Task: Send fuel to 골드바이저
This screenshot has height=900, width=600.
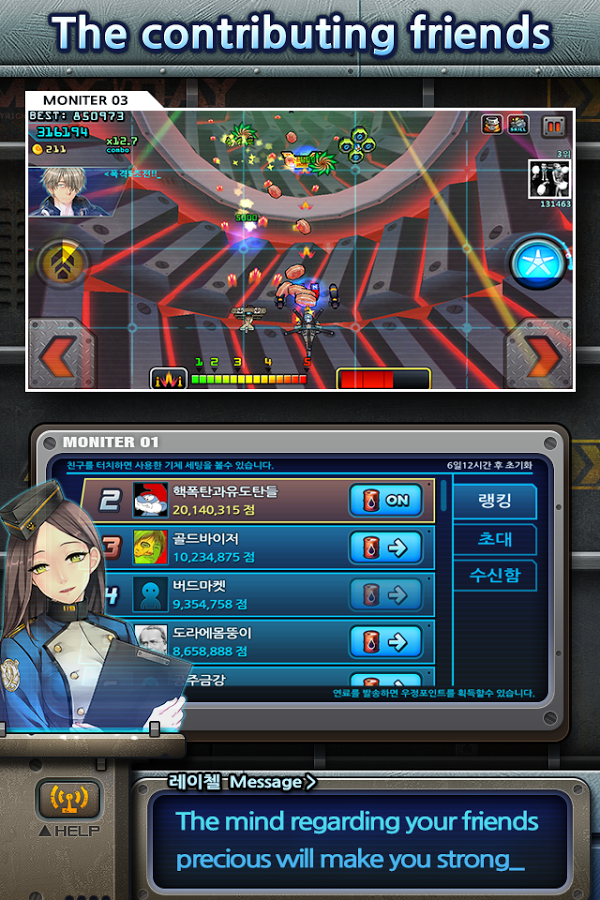Action: (x=386, y=548)
